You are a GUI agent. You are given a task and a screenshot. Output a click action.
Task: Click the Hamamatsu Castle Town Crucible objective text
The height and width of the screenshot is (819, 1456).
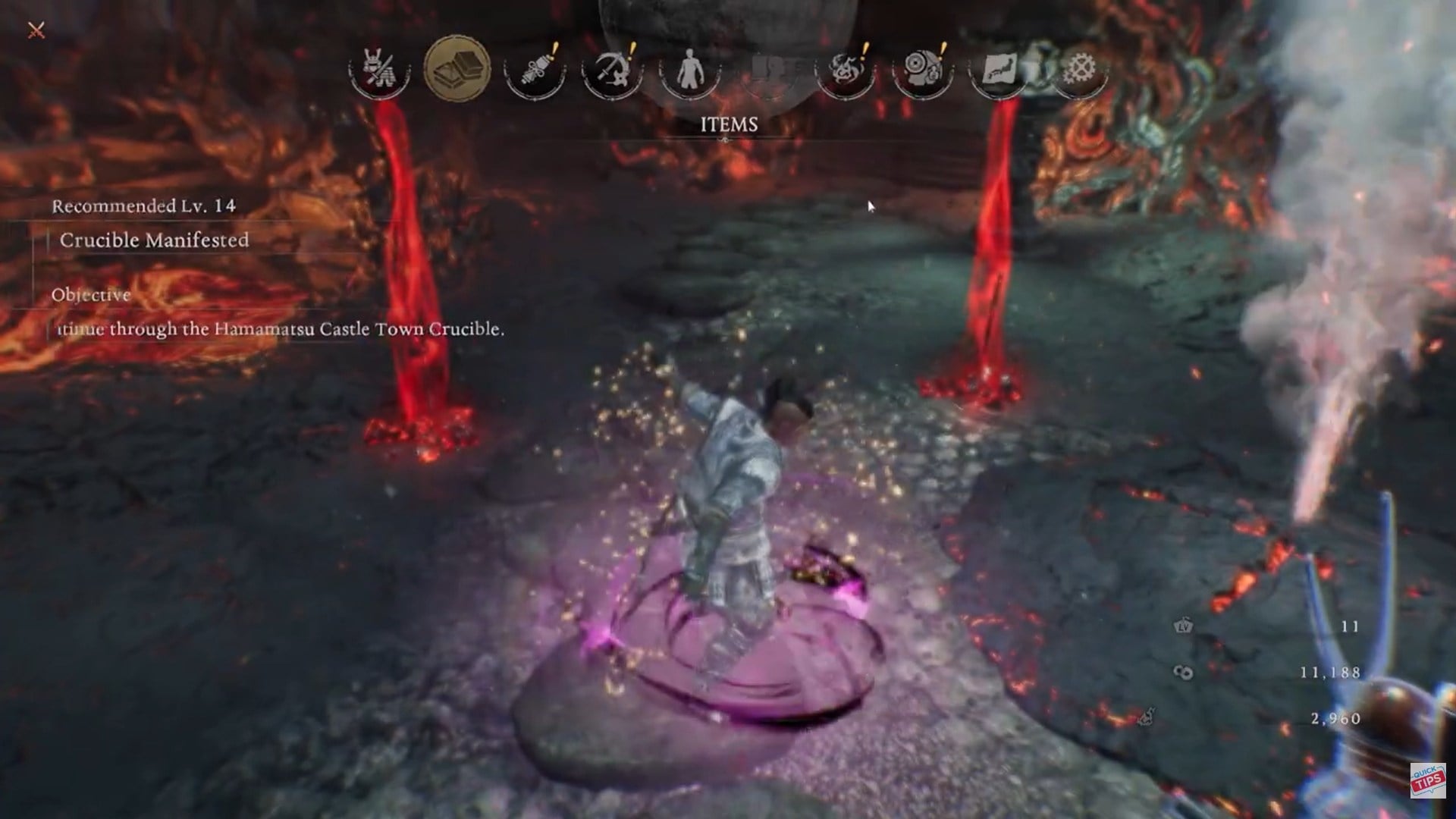tap(281, 331)
